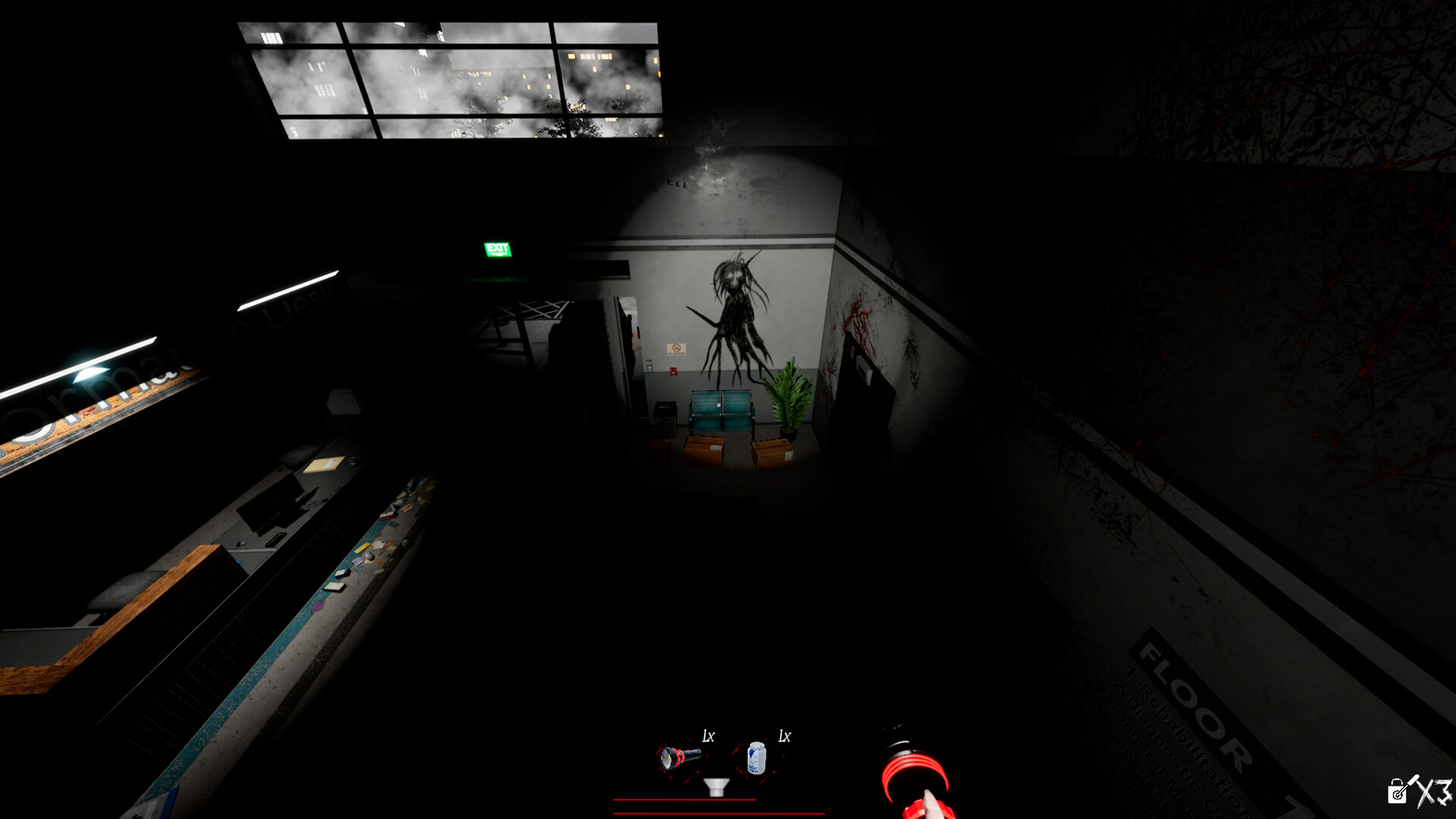
Task: Select the flashlight item icon
Action: coord(679,758)
